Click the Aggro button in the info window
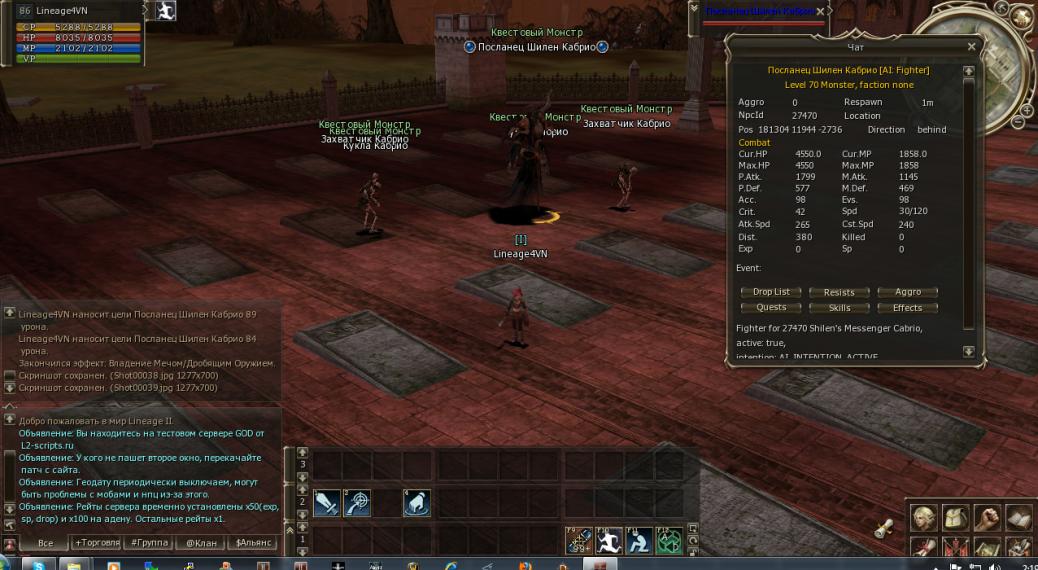 [x=907, y=292]
